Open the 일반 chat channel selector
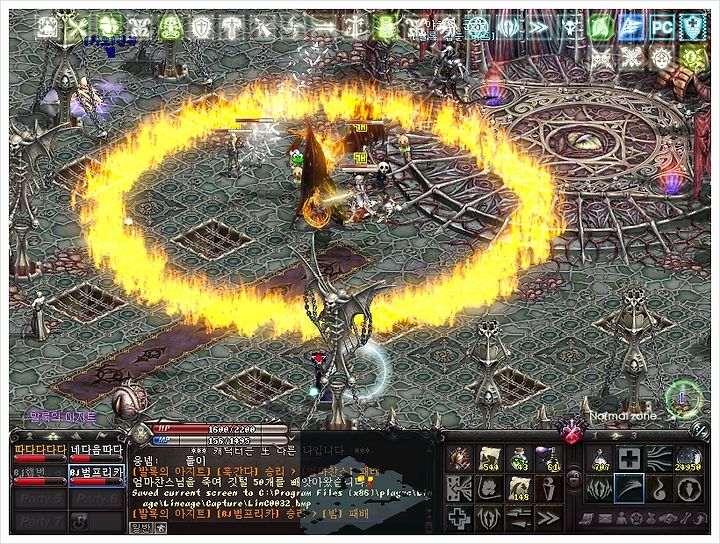The width and height of the screenshot is (720, 544). [x=142, y=527]
